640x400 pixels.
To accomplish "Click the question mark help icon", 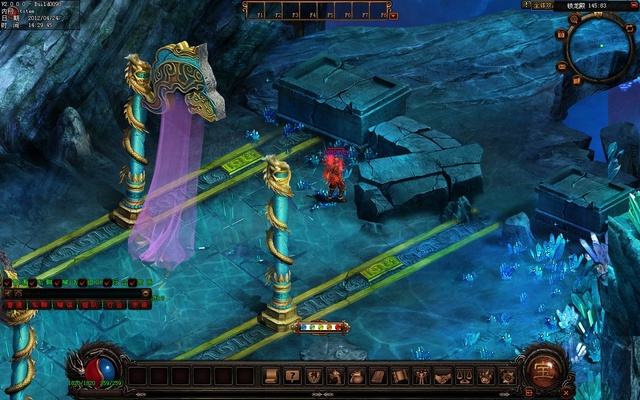I will click(x=292, y=376).
